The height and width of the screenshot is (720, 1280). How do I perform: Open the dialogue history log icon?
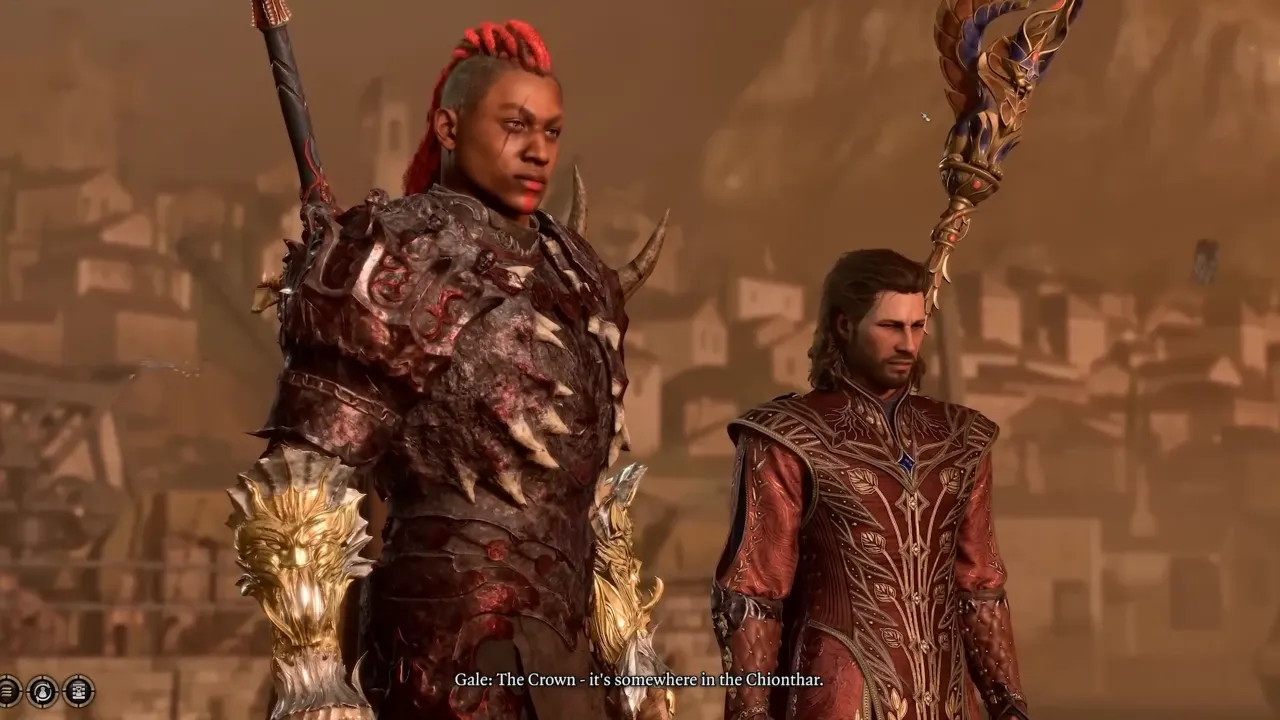(x=79, y=691)
